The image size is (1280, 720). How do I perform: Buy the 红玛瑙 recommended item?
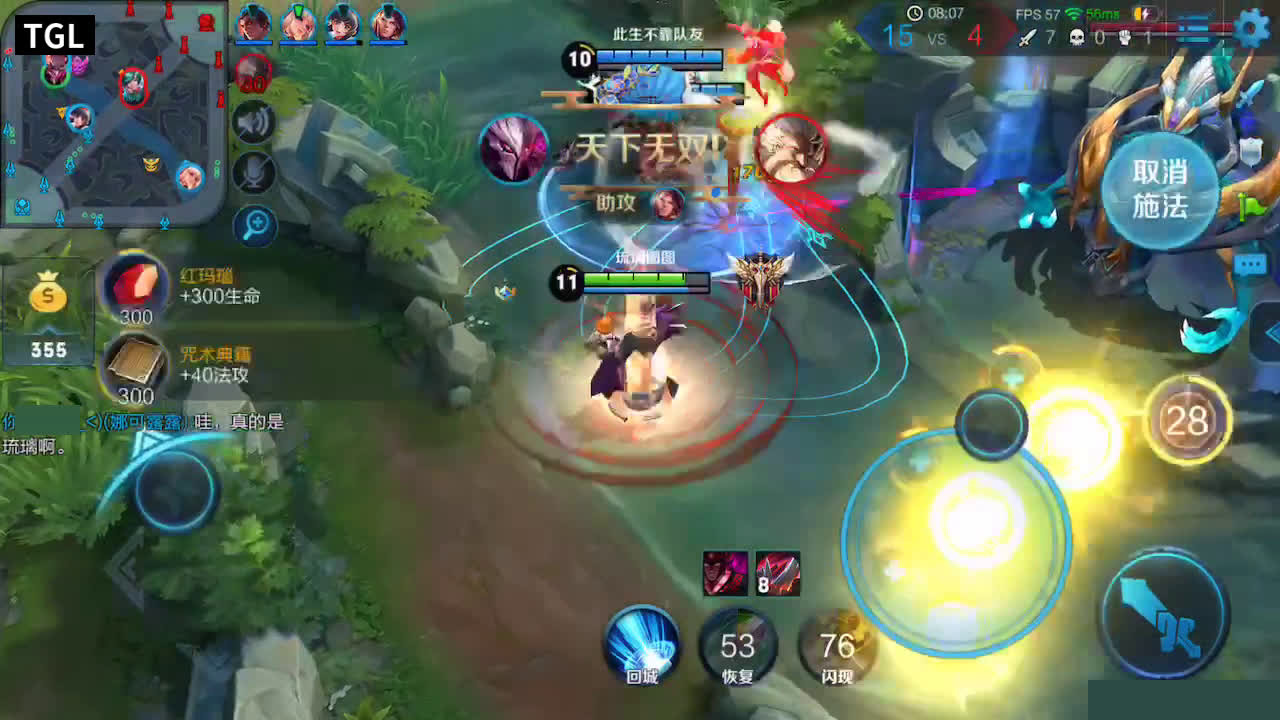136,286
